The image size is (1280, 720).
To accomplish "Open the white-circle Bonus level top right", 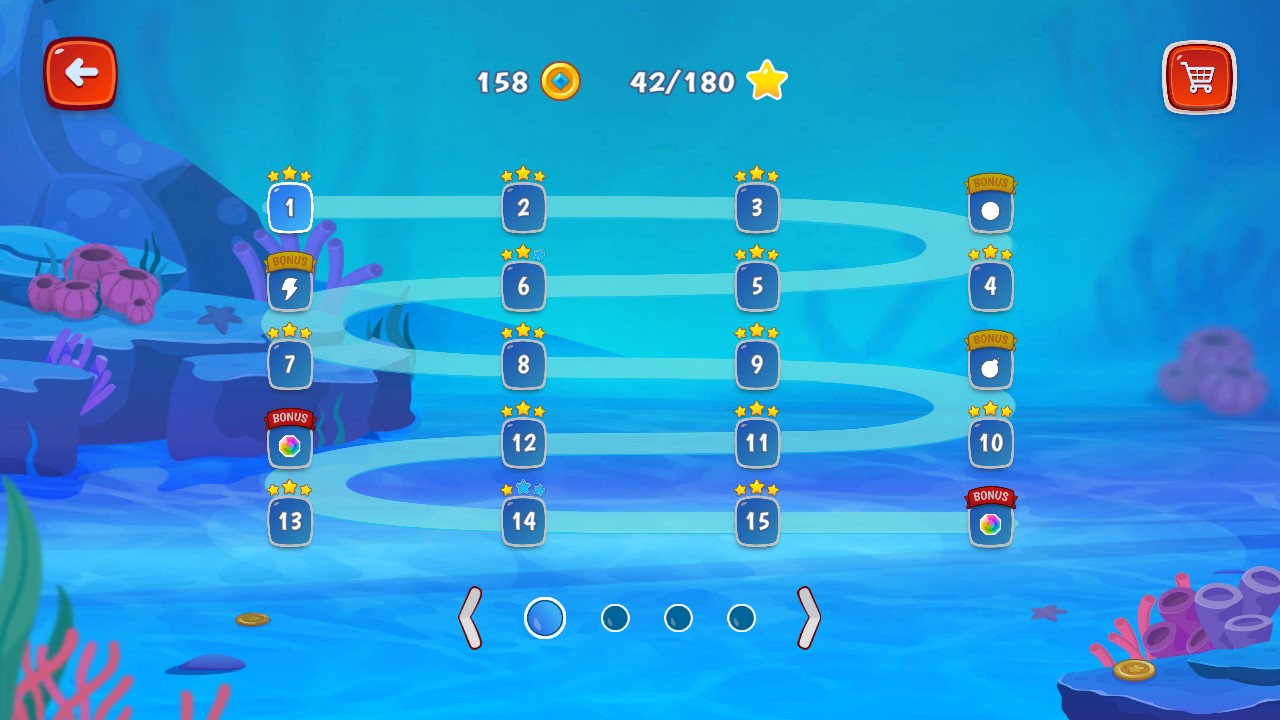I will coord(990,208).
